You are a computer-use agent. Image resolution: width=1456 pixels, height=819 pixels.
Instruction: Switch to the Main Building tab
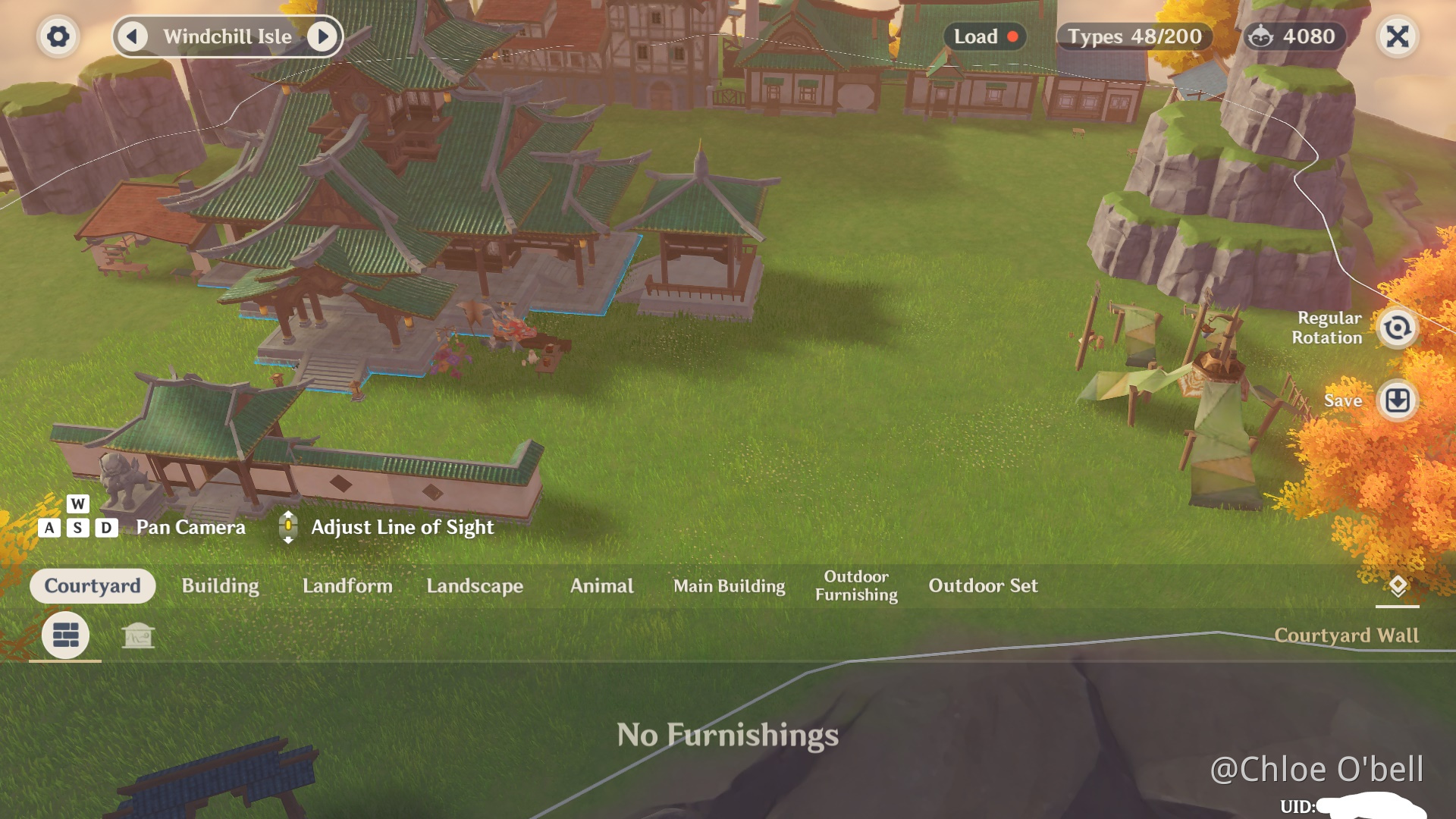(730, 585)
